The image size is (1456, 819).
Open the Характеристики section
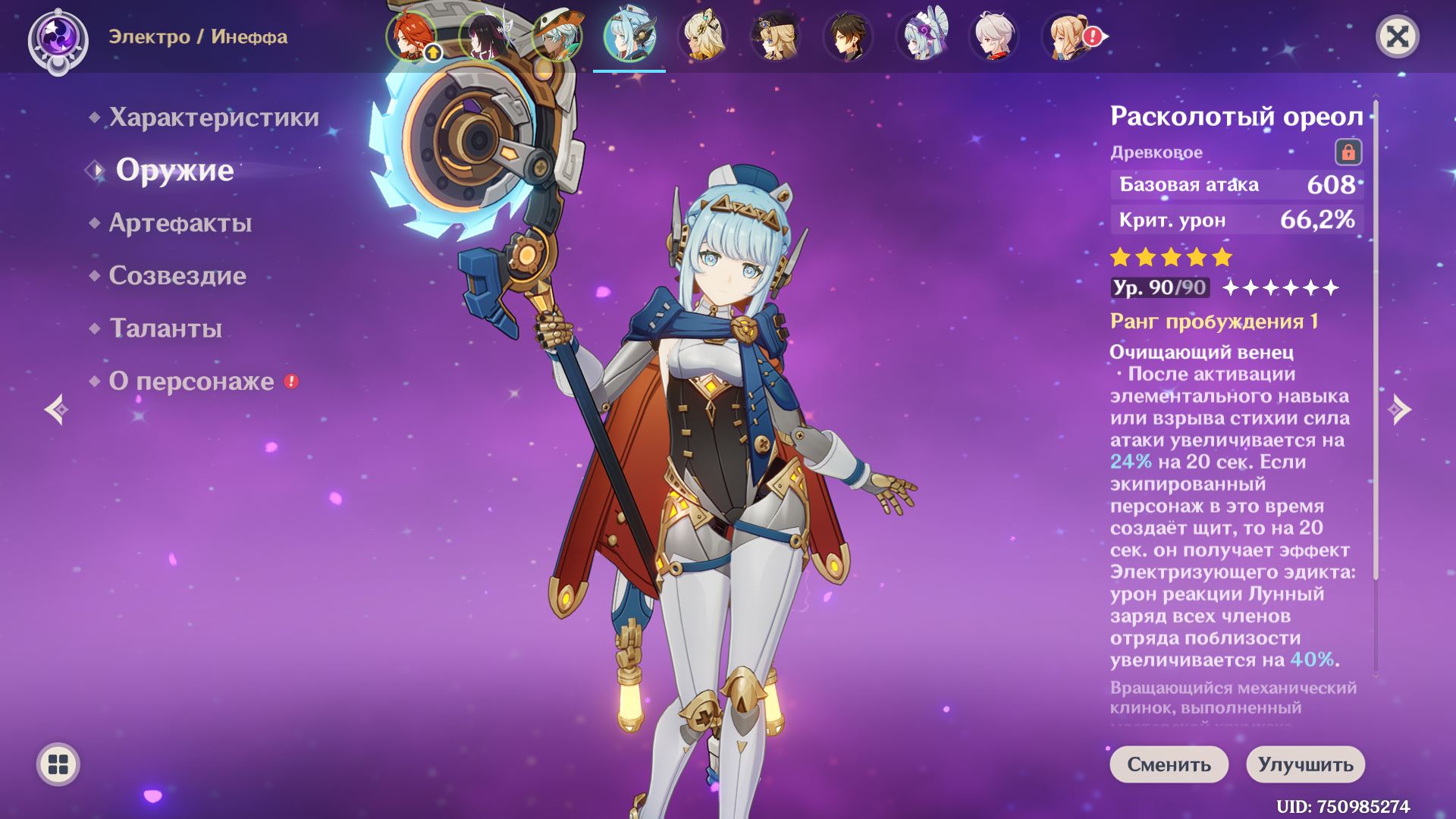tap(213, 118)
